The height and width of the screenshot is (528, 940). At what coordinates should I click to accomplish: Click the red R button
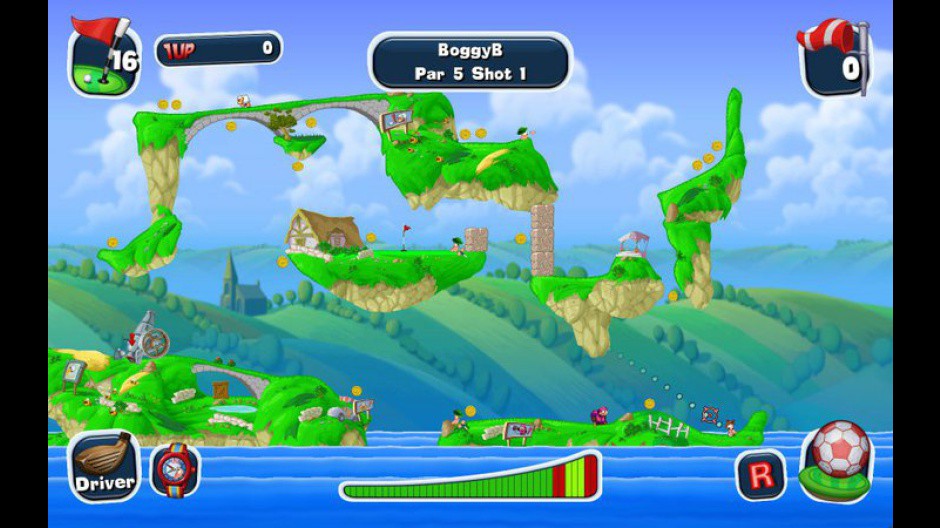pos(760,475)
